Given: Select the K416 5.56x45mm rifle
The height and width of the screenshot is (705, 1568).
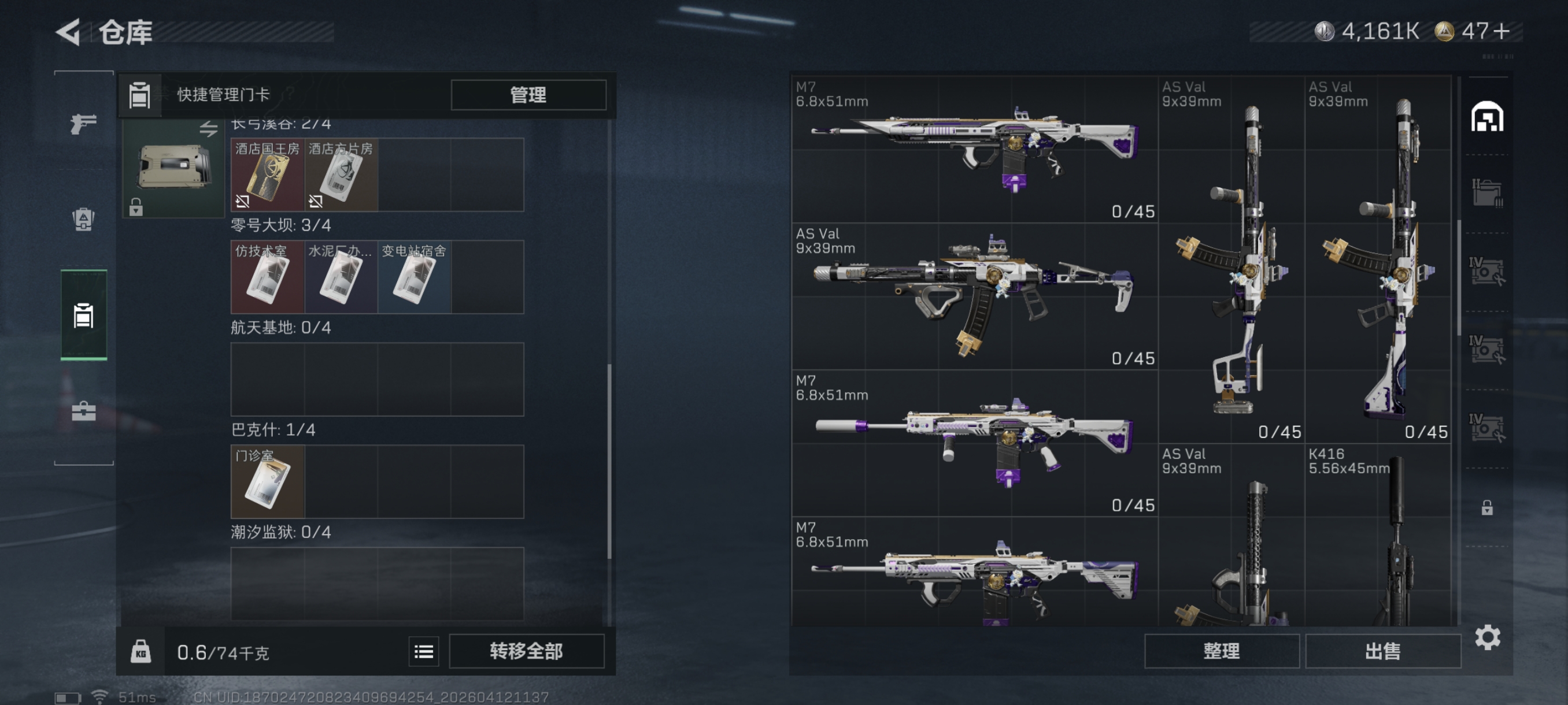Looking at the screenshot, I should 1377,535.
